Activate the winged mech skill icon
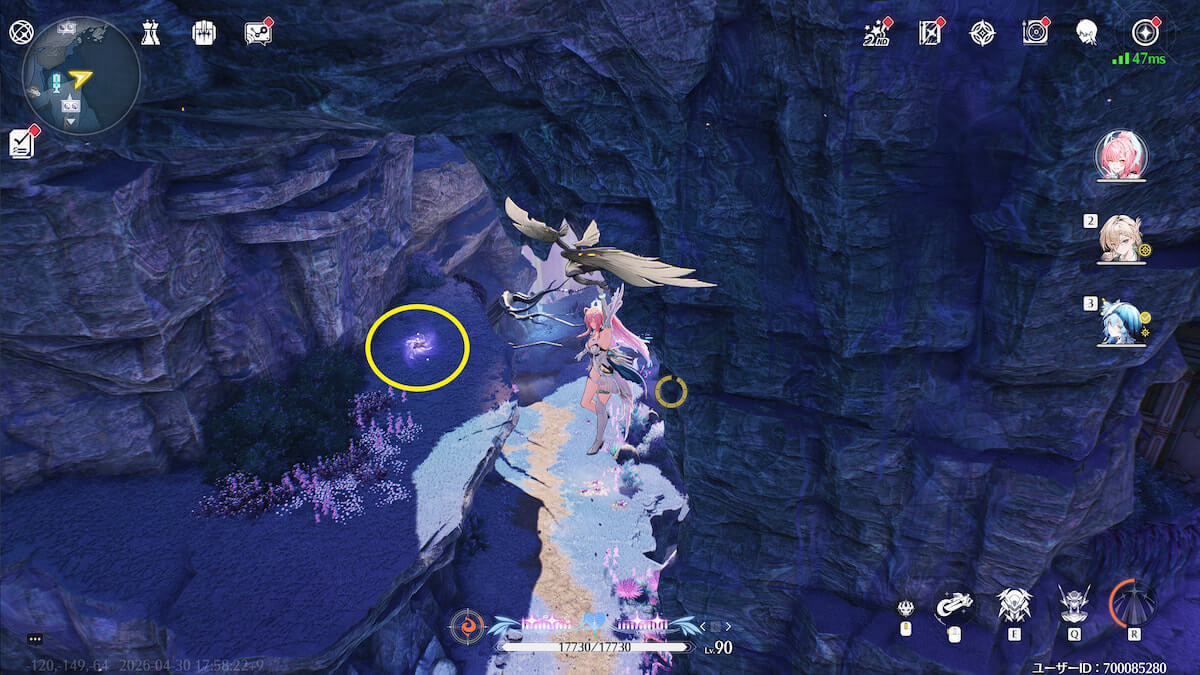This screenshot has width=1200, height=675. (x=1014, y=605)
